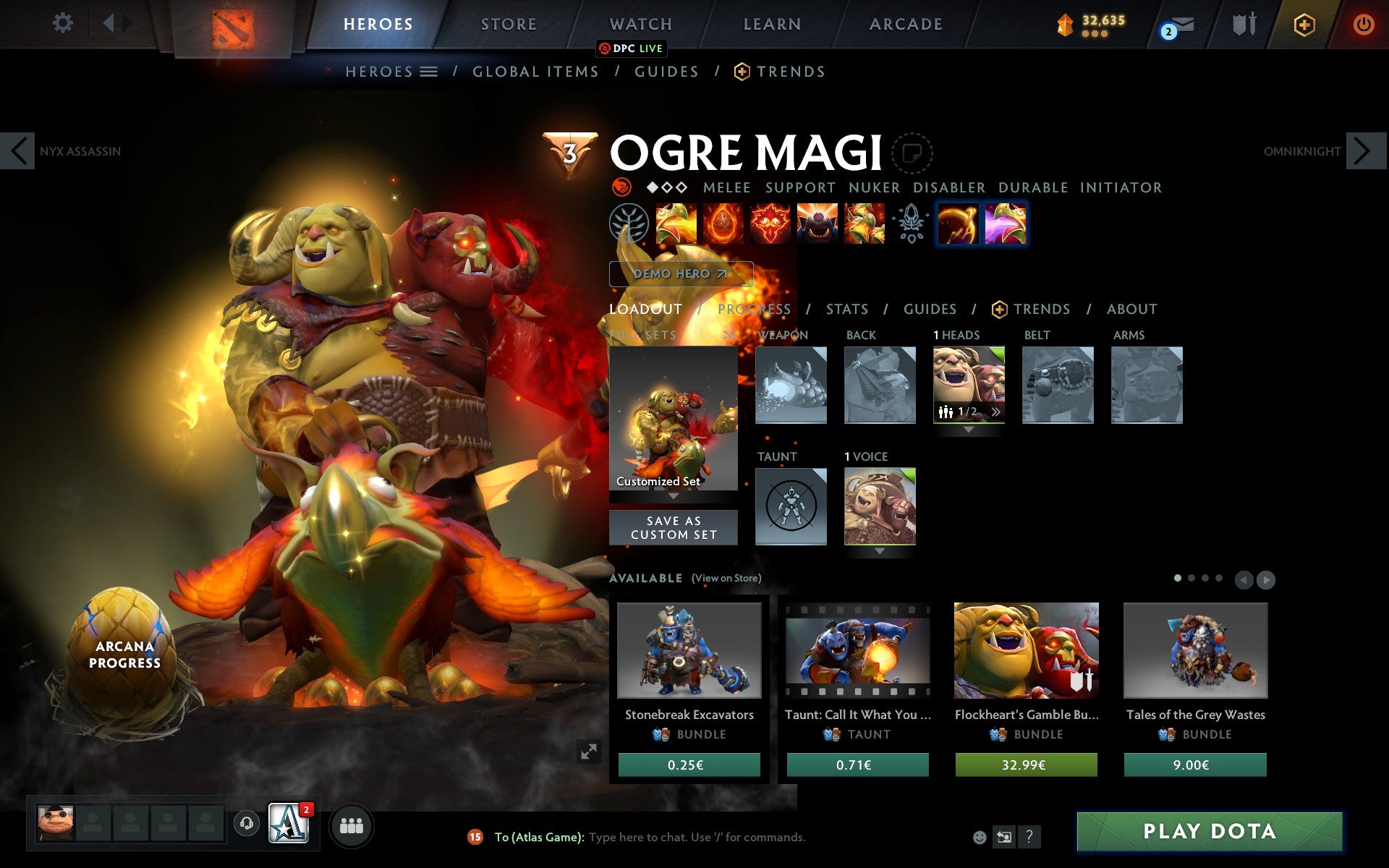1389x868 pixels.
Task: Open the GLOBAL ITEMS section
Action: (x=535, y=71)
